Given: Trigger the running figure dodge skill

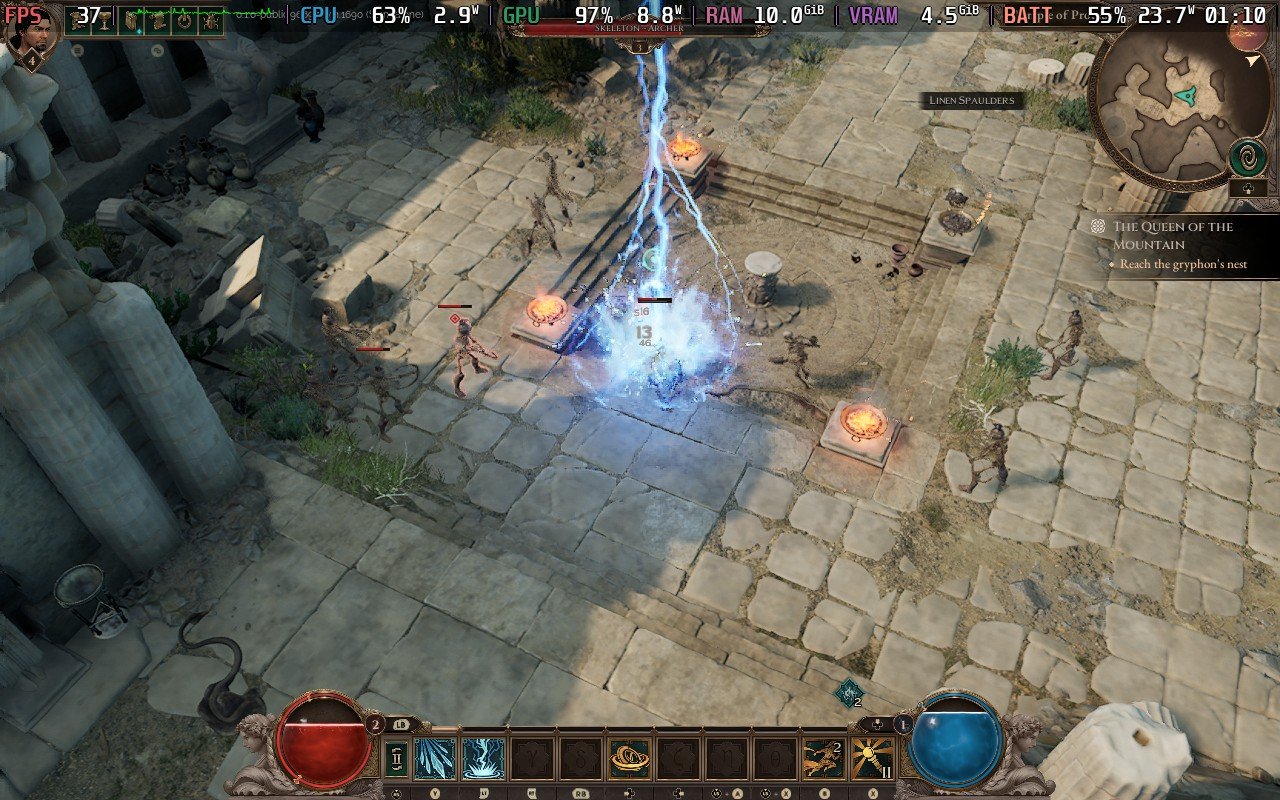Looking at the screenshot, I should [x=825, y=758].
